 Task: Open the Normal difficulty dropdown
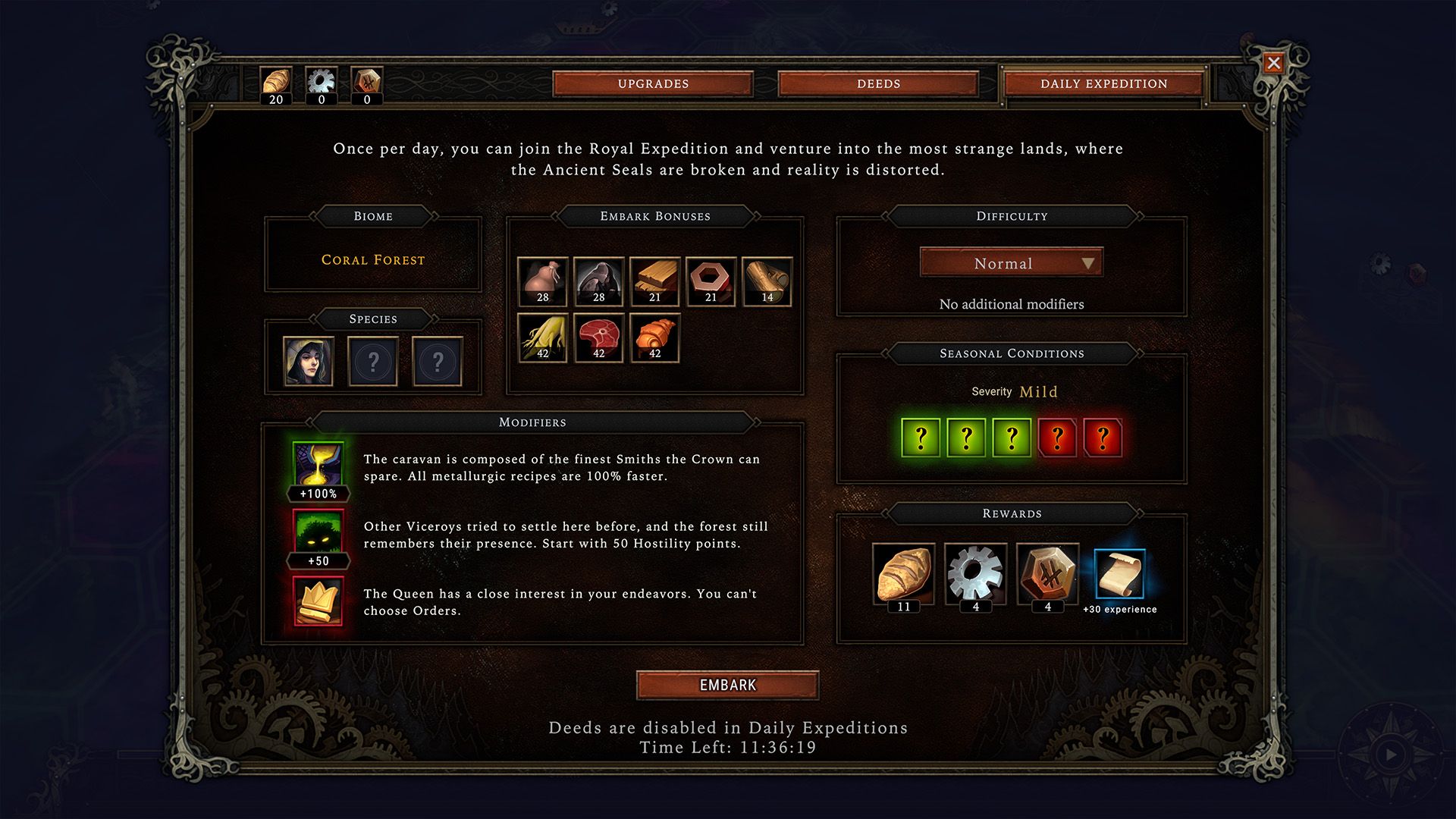[1011, 263]
